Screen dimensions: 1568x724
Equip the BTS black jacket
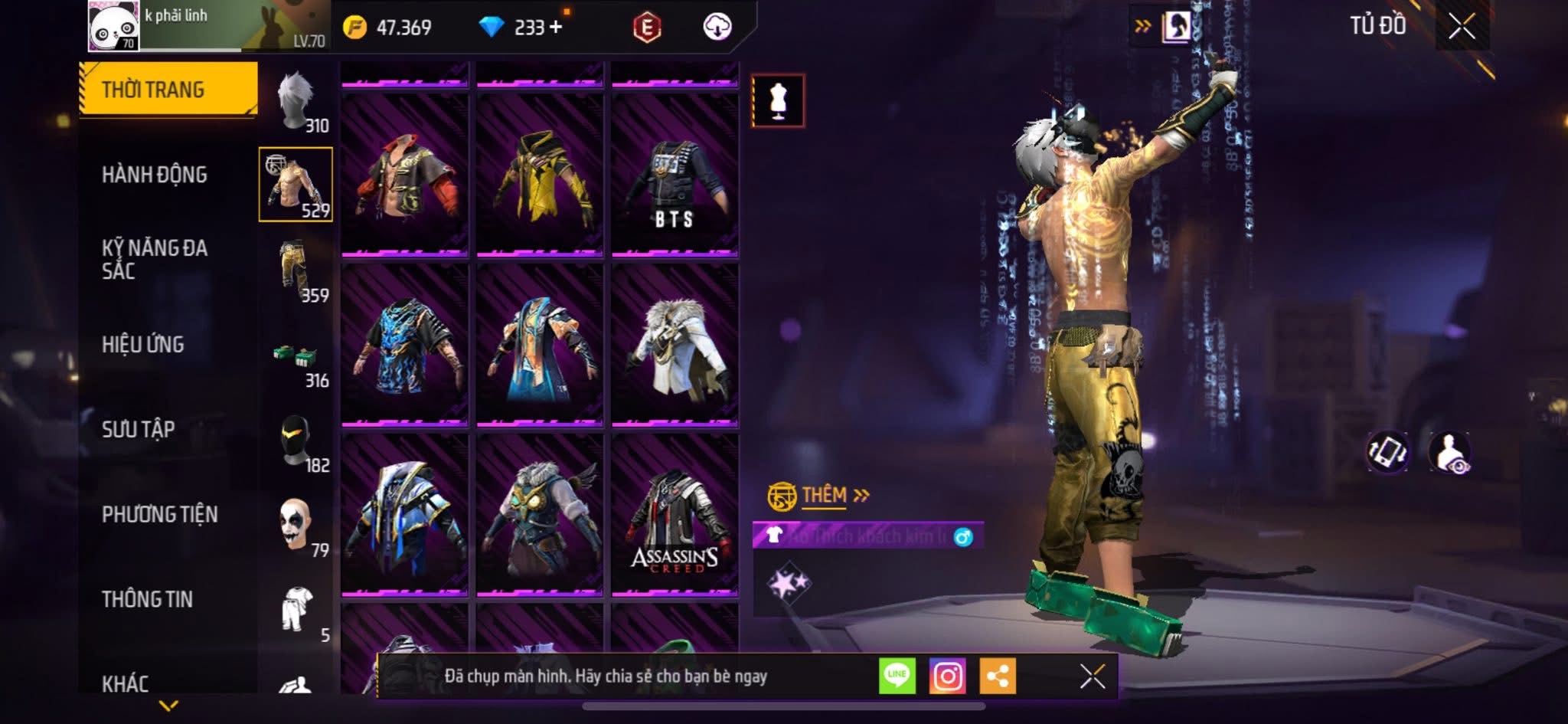(675, 176)
